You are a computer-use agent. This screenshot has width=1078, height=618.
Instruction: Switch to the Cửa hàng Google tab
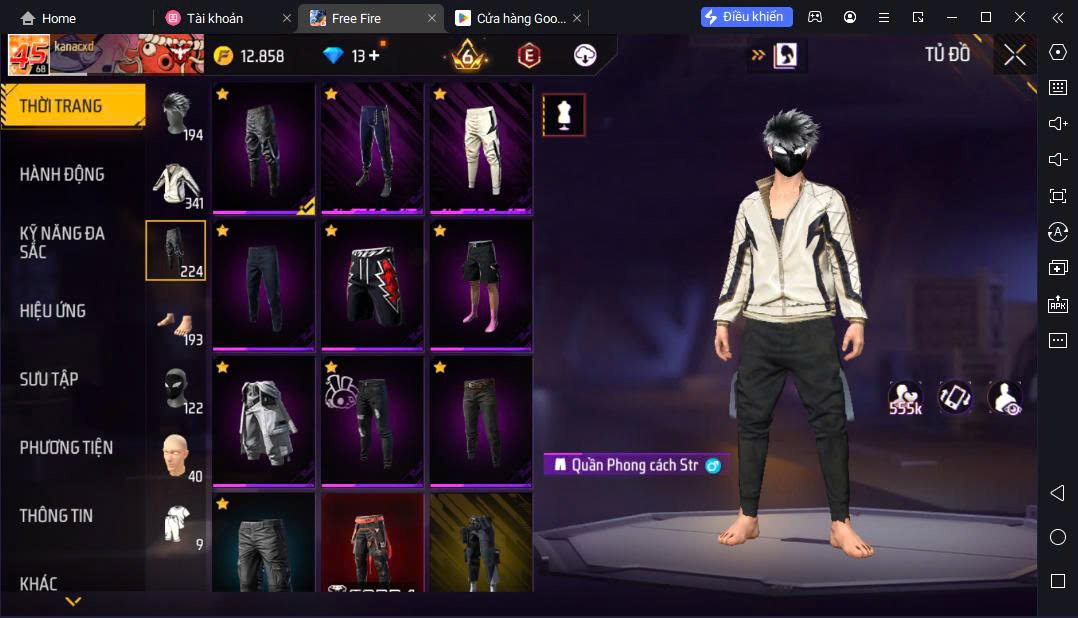click(x=510, y=18)
